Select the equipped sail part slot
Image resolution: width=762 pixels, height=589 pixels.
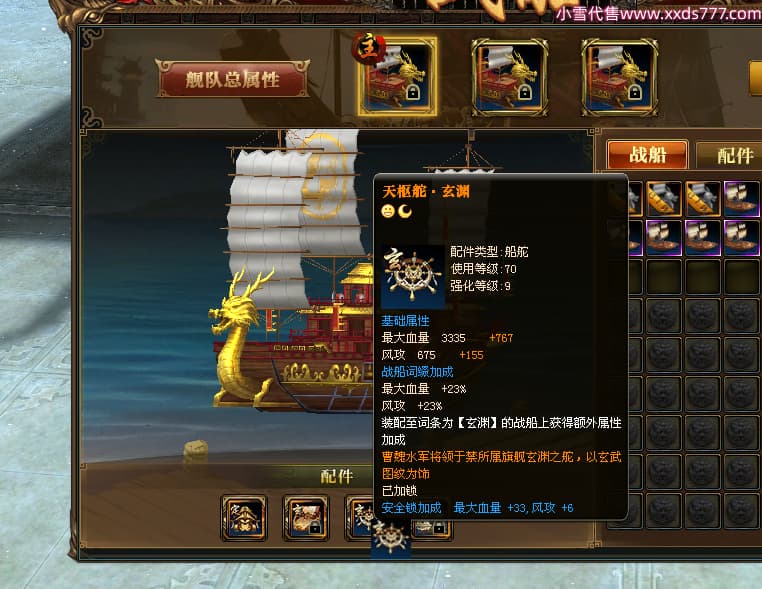(305, 517)
